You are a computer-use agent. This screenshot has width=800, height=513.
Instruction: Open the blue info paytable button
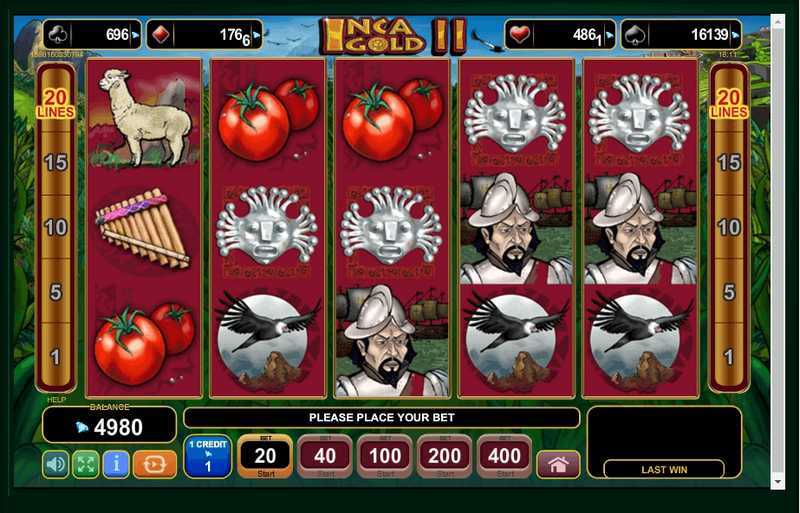coord(116,464)
